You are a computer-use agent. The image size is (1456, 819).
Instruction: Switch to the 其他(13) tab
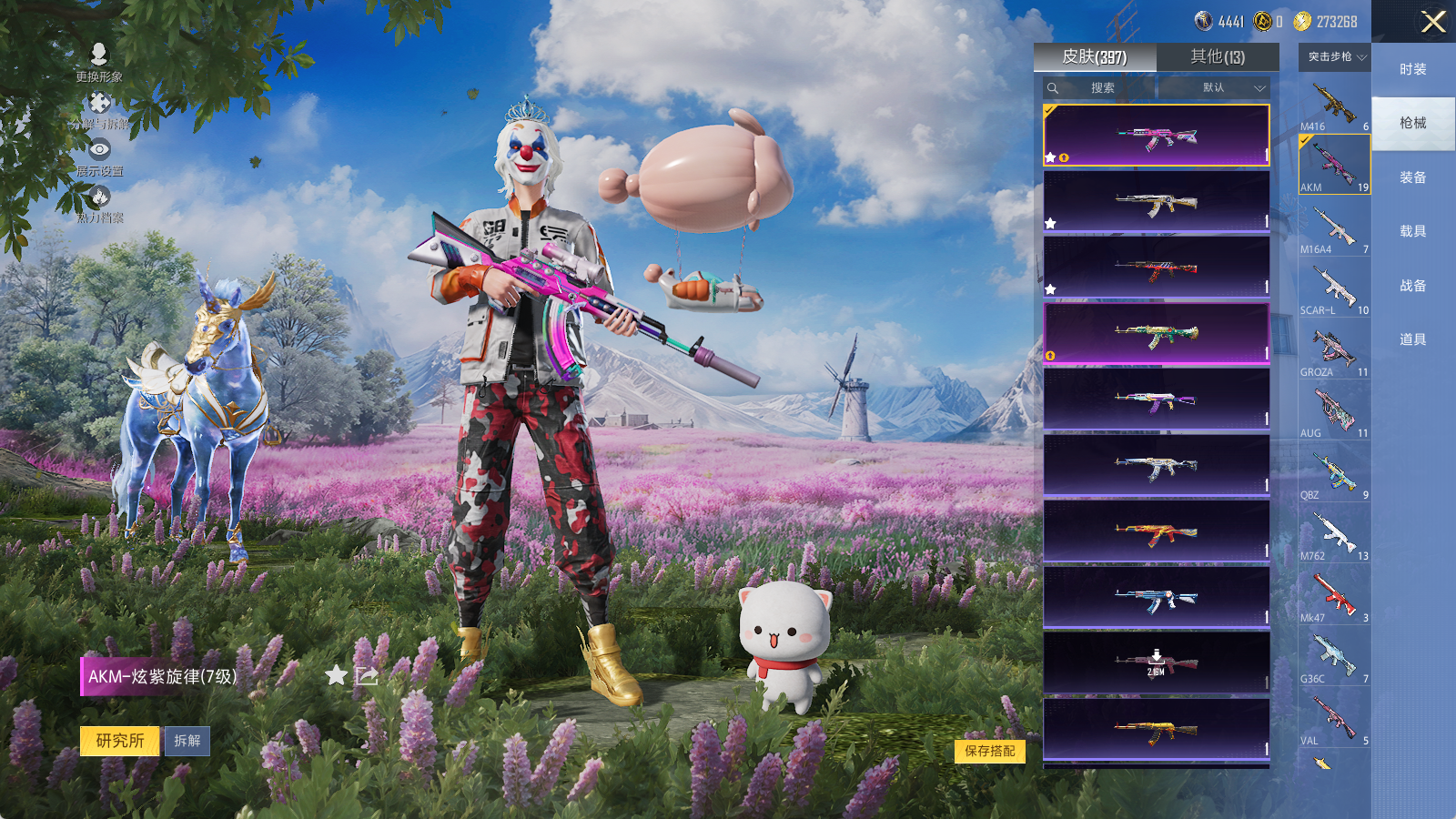click(1218, 57)
